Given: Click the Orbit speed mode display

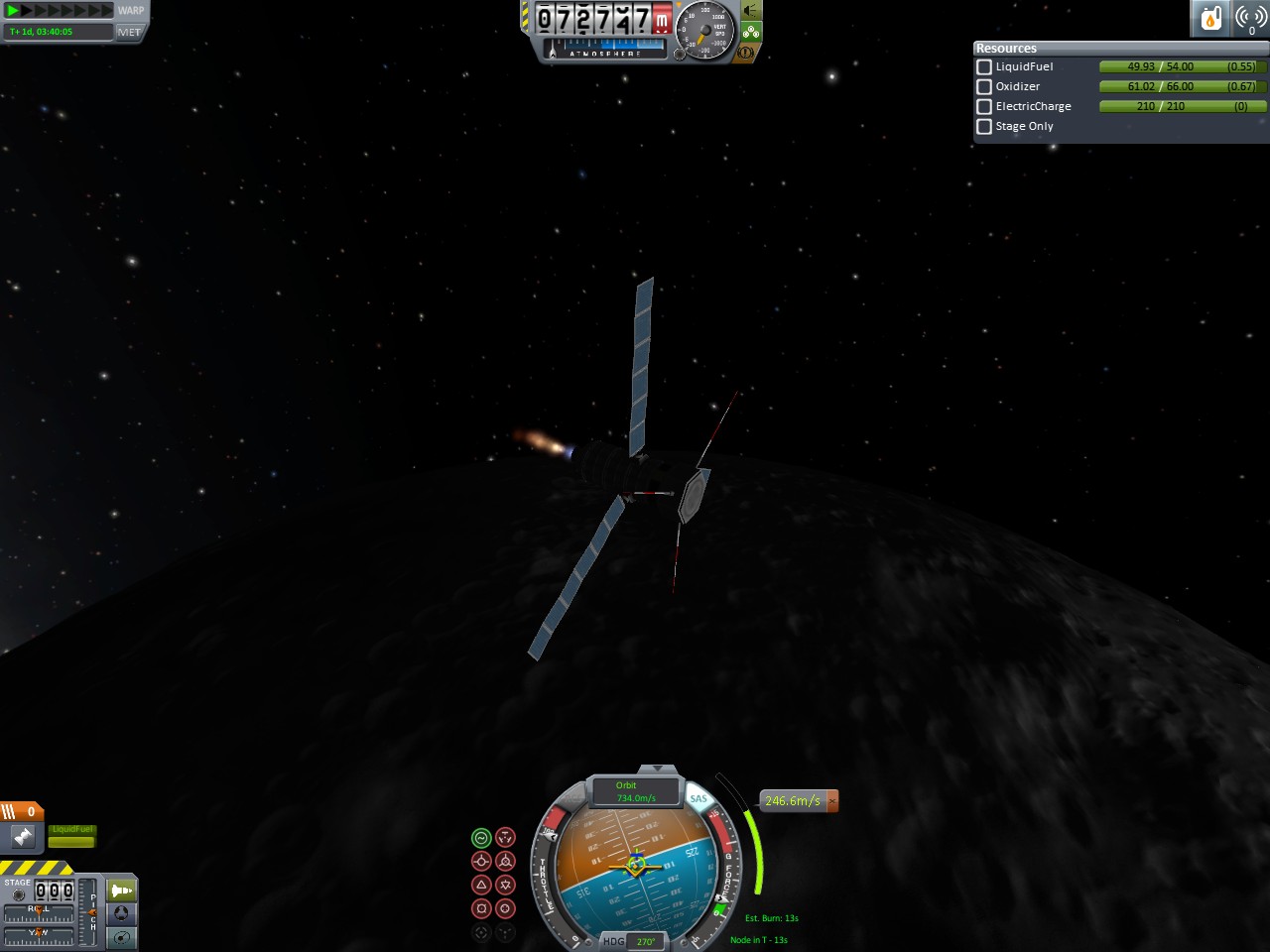Looking at the screenshot, I should click(635, 791).
